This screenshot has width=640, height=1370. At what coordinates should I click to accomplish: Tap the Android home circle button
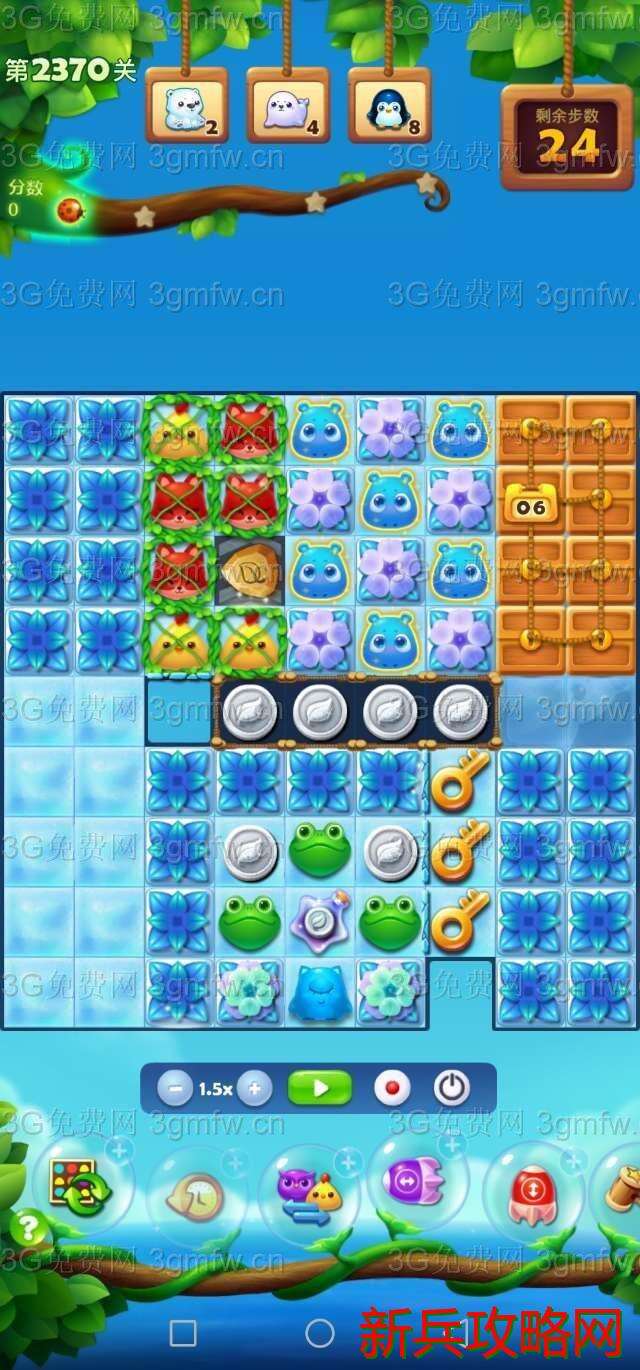pyautogui.click(x=320, y=1333)
